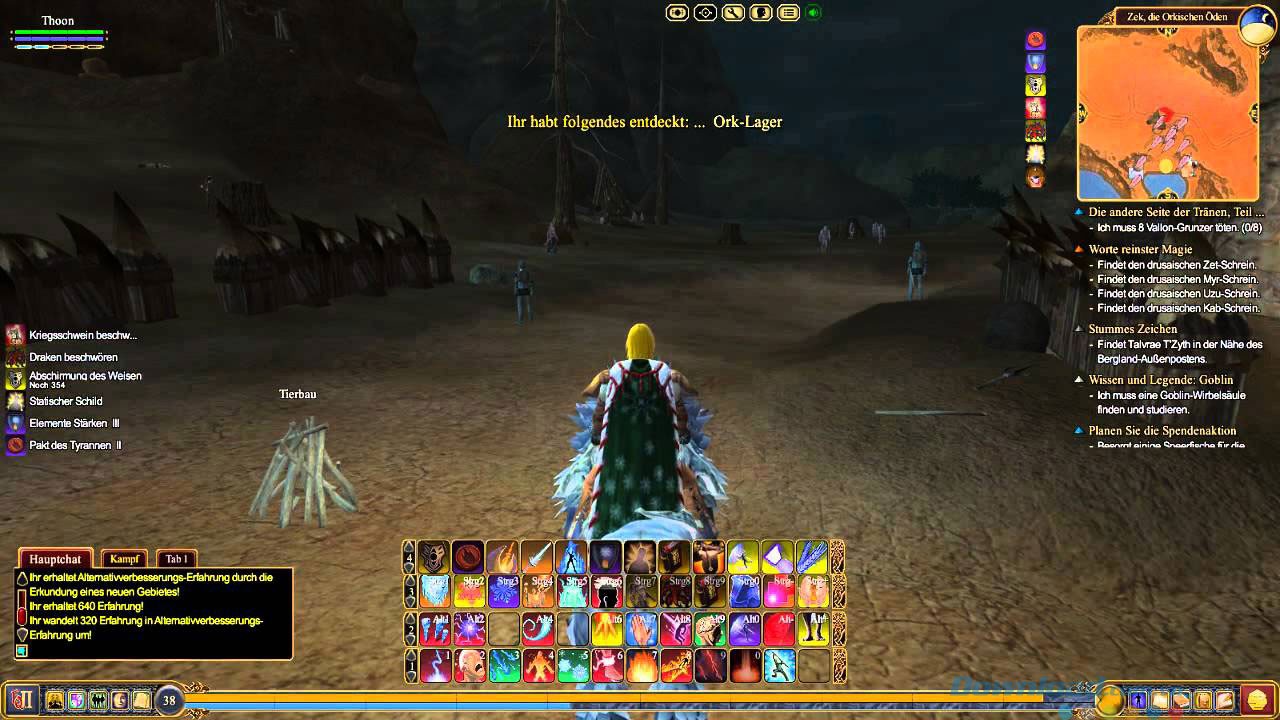Viewport: 1280px width, 720px height.
Task: Switch to the Kampf chat tab
Action: coord(124,559)
